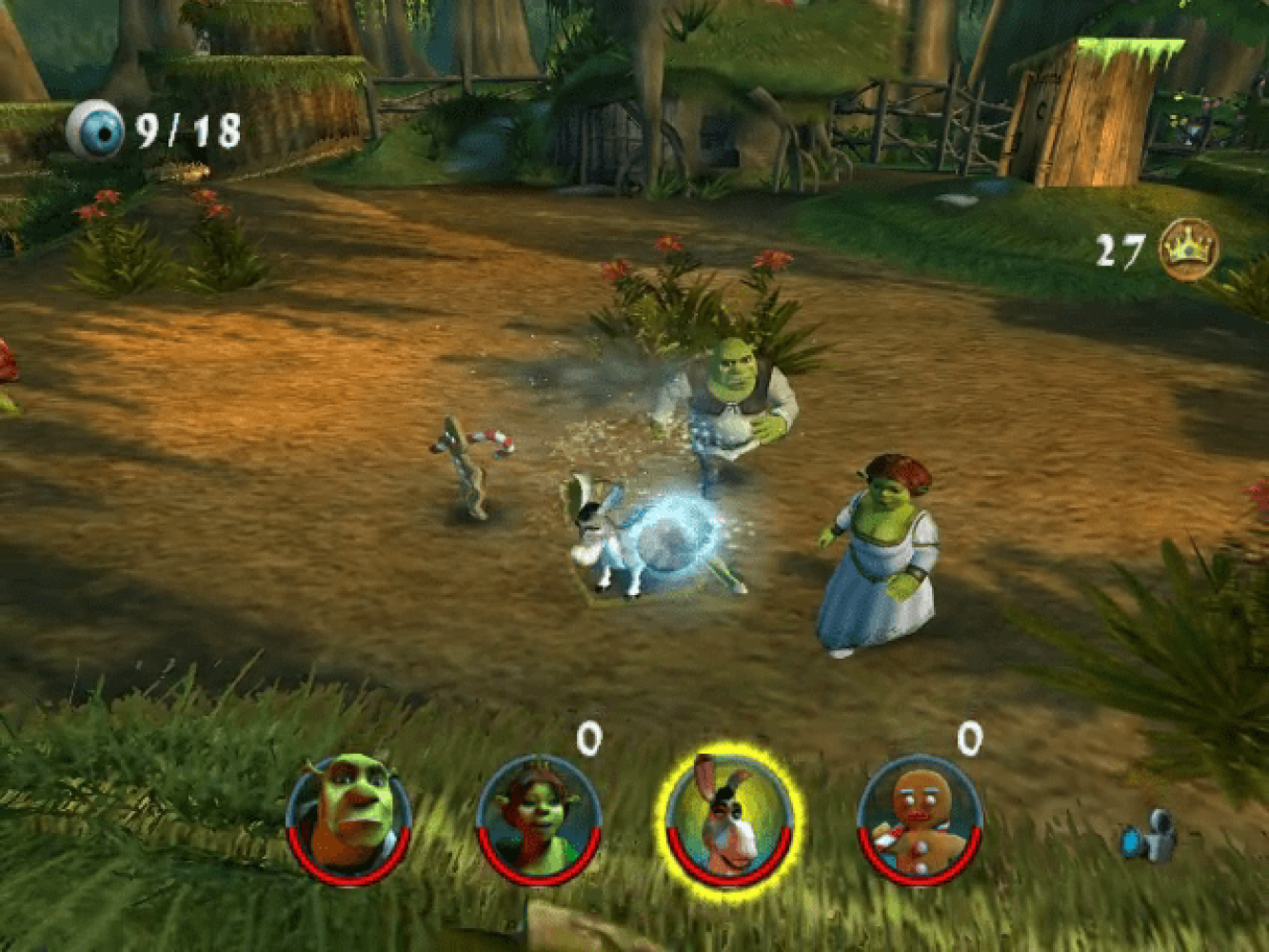The image size is (1269, 952).
Task: Click the camera icon
Action: 1151,836
